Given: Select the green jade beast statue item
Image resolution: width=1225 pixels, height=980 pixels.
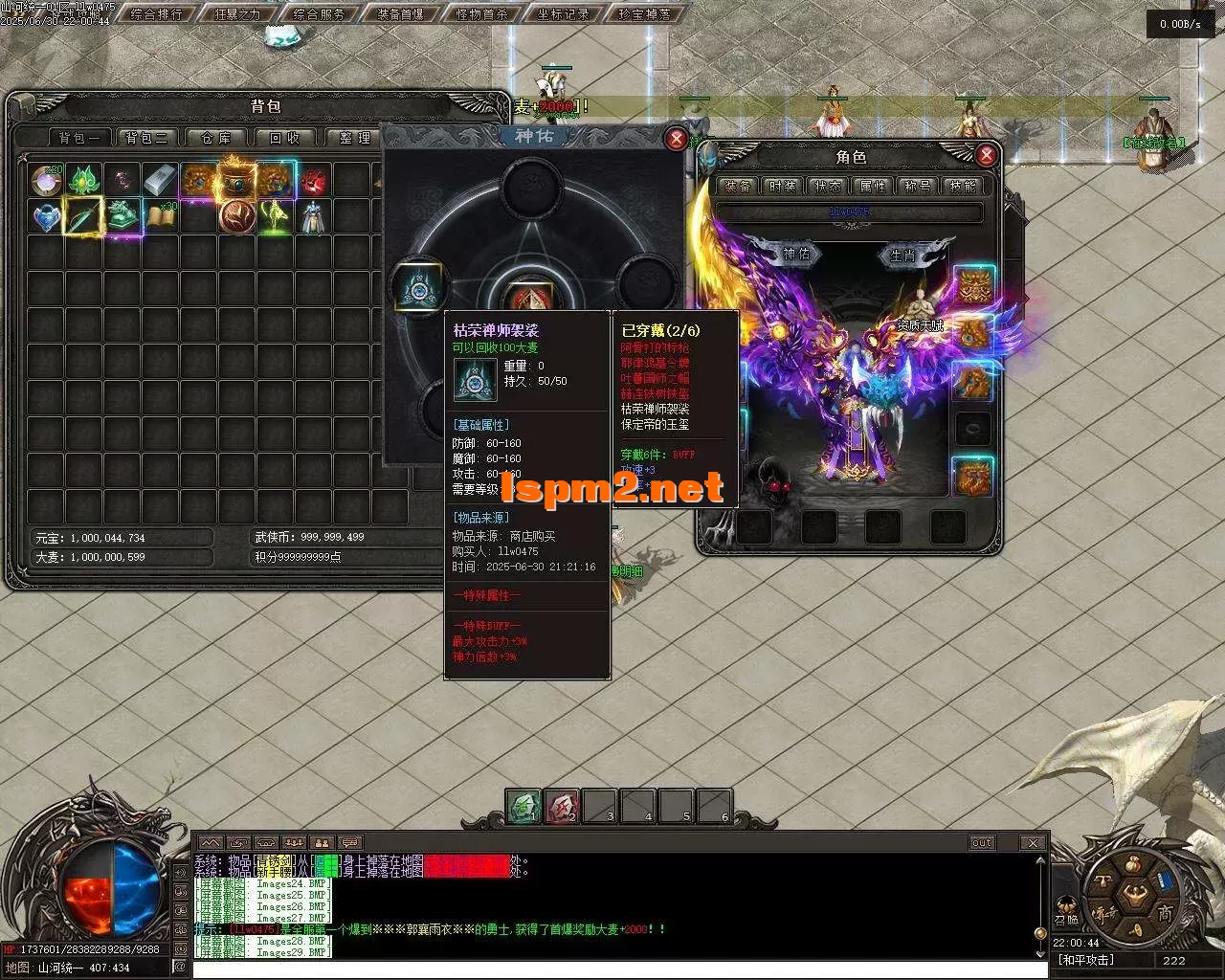Looking at the screenshot, I should (122, 216).
